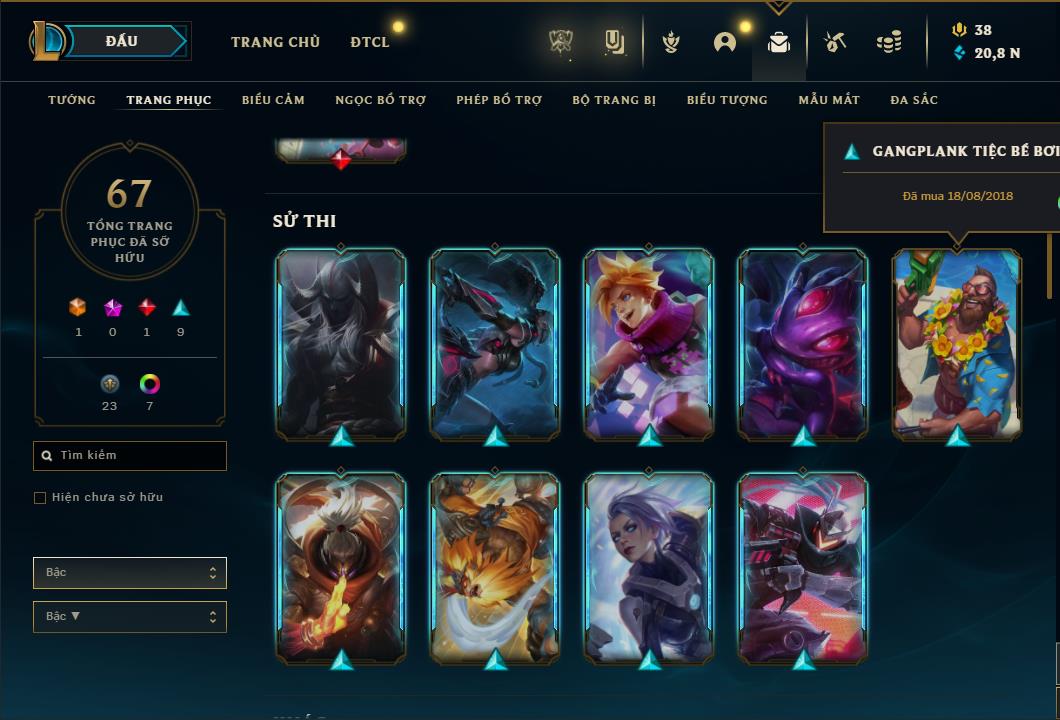This screenshot has height=720, width=1060.
Task: Select the MẪU MẮT tab
Action: [x=829, y=100]
